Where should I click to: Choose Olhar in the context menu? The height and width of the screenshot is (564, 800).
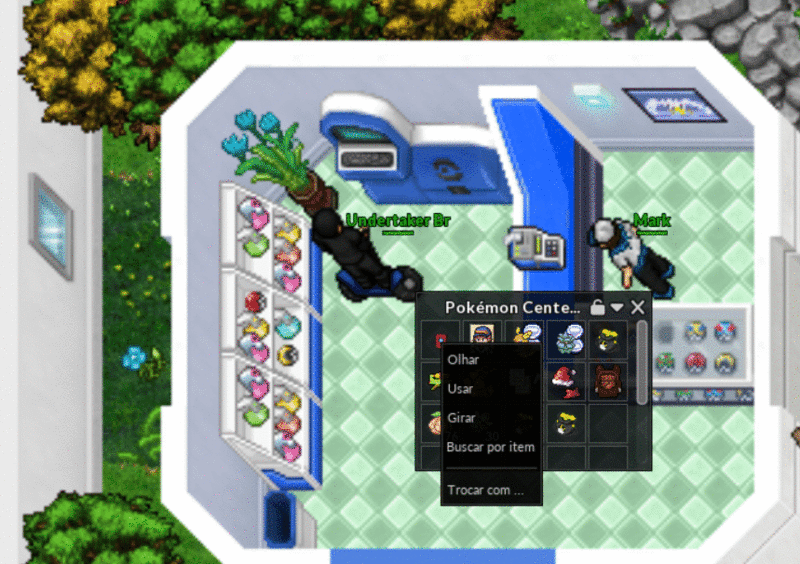(462, 360)
